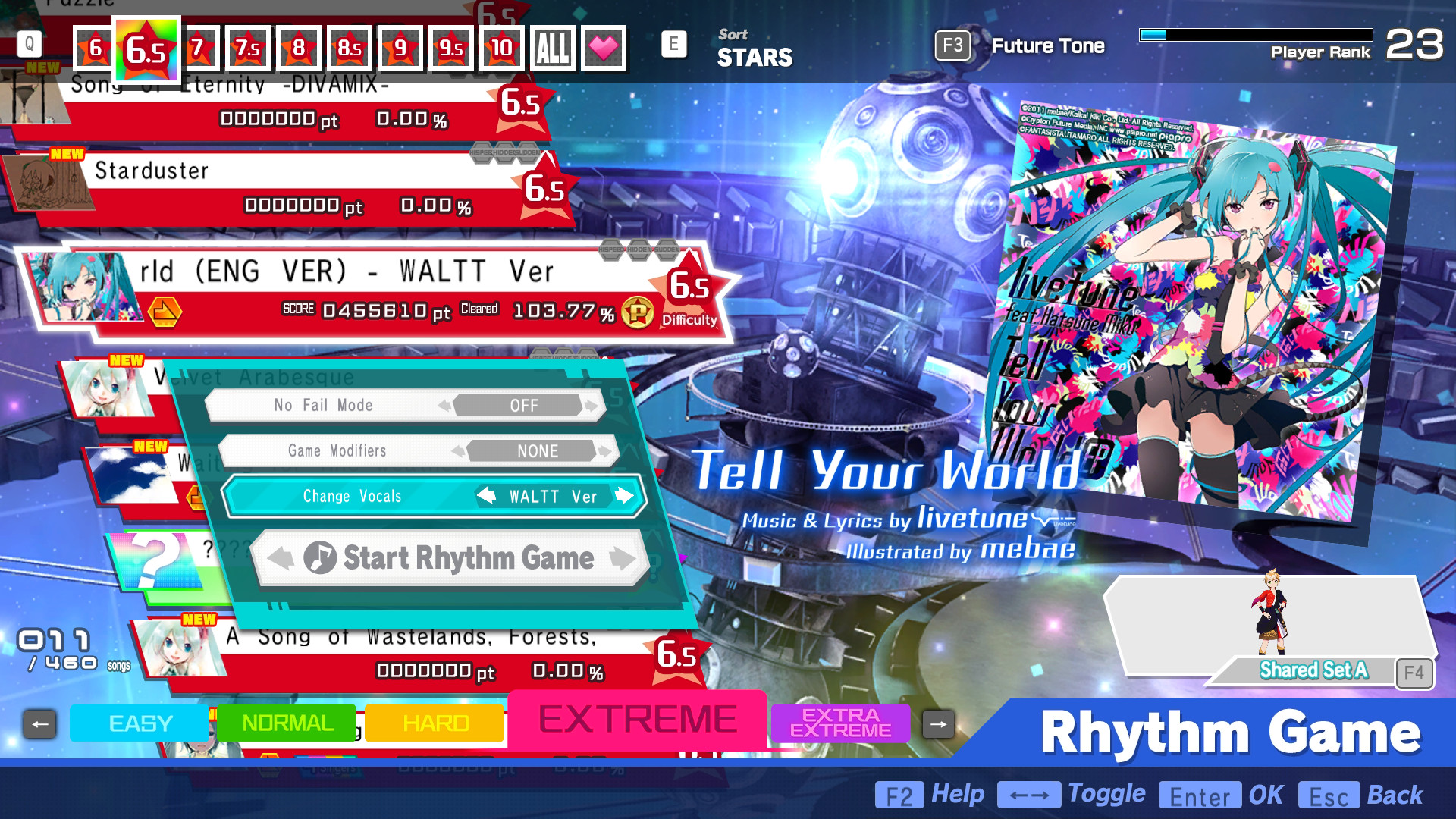The height and width of the screenshot is (819, 1456).
Task: Select the 10 star difficulty filter icon
Action: click(x=500, y=47)
